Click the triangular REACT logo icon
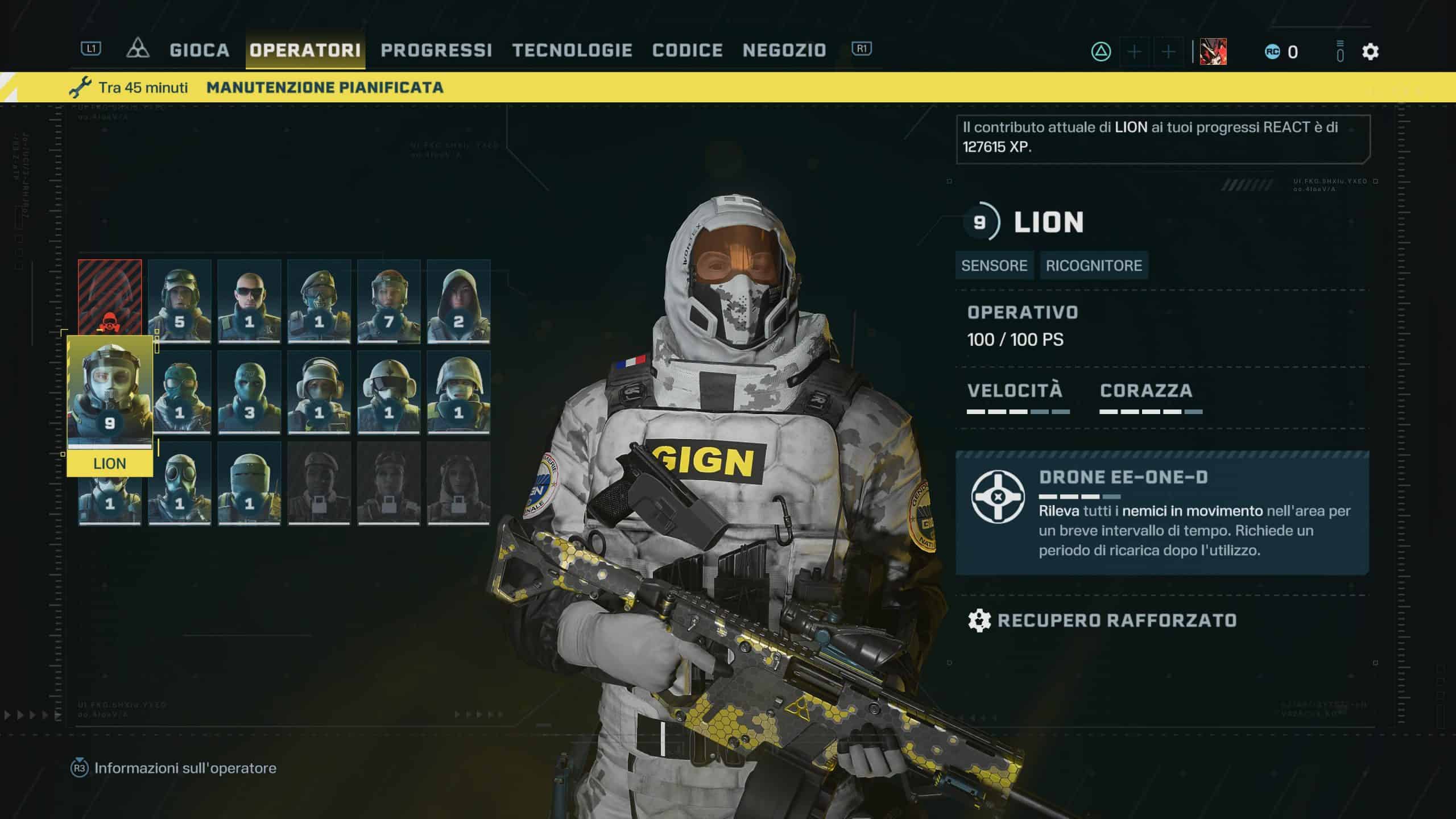This screenshot has width=1456, height=819. (x=138, y=49)
